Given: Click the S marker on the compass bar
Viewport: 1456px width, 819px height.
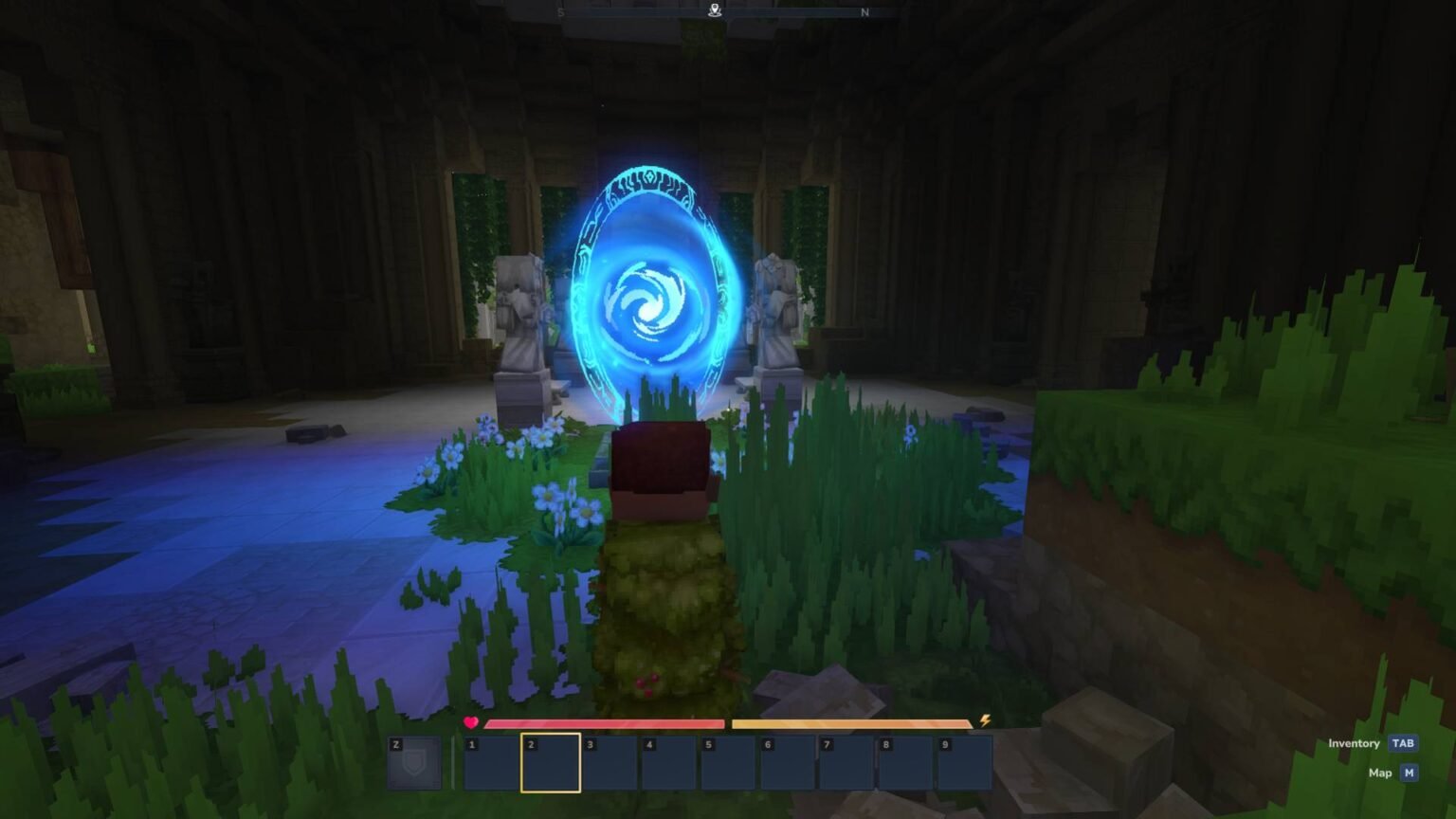Looking at the screenshot, I should coord(560,13).
